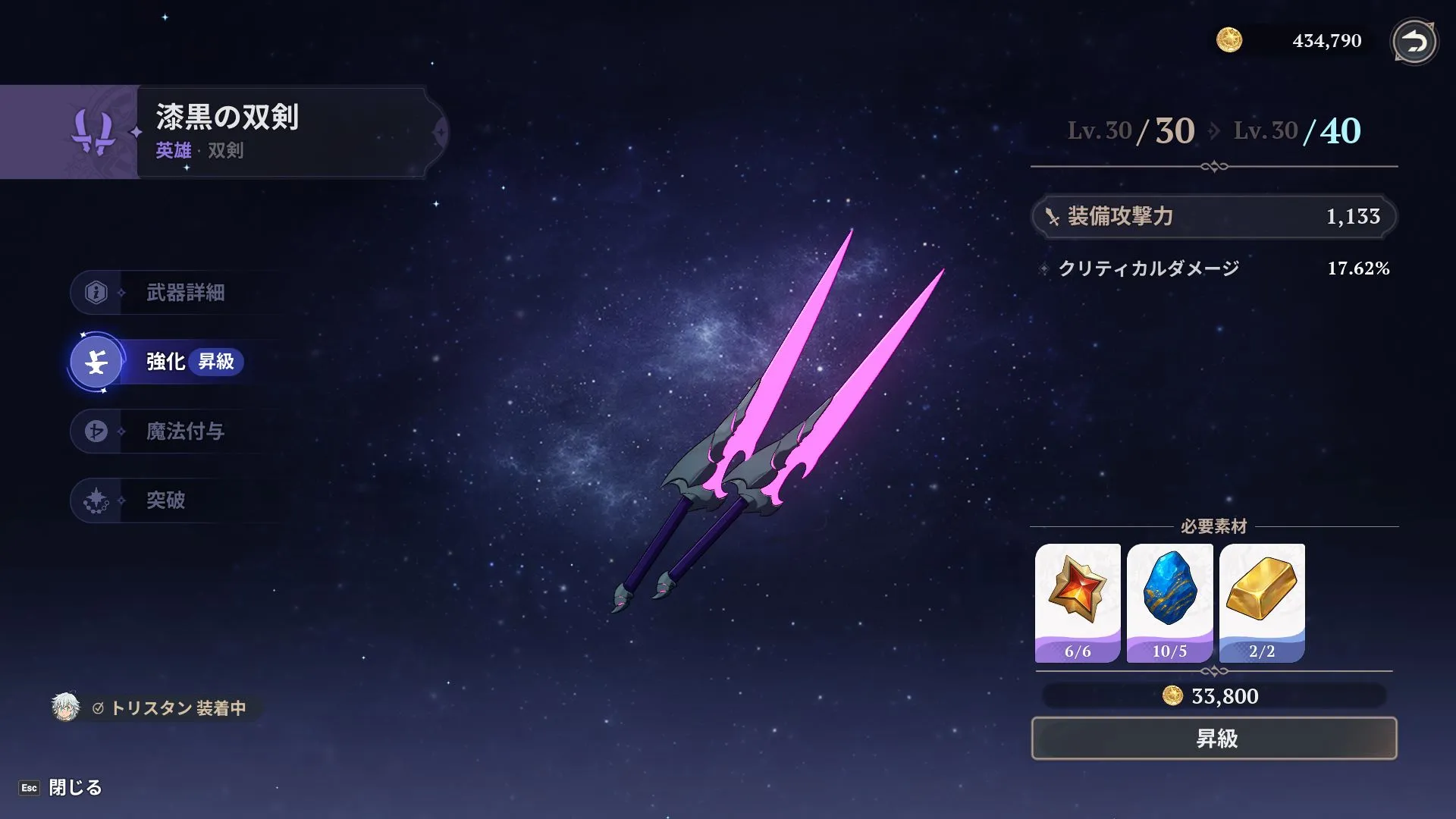Screen dimensions: 1456x819
Task: Select the blue ore material showing 10/5
Action: (x=1170, y=601)
